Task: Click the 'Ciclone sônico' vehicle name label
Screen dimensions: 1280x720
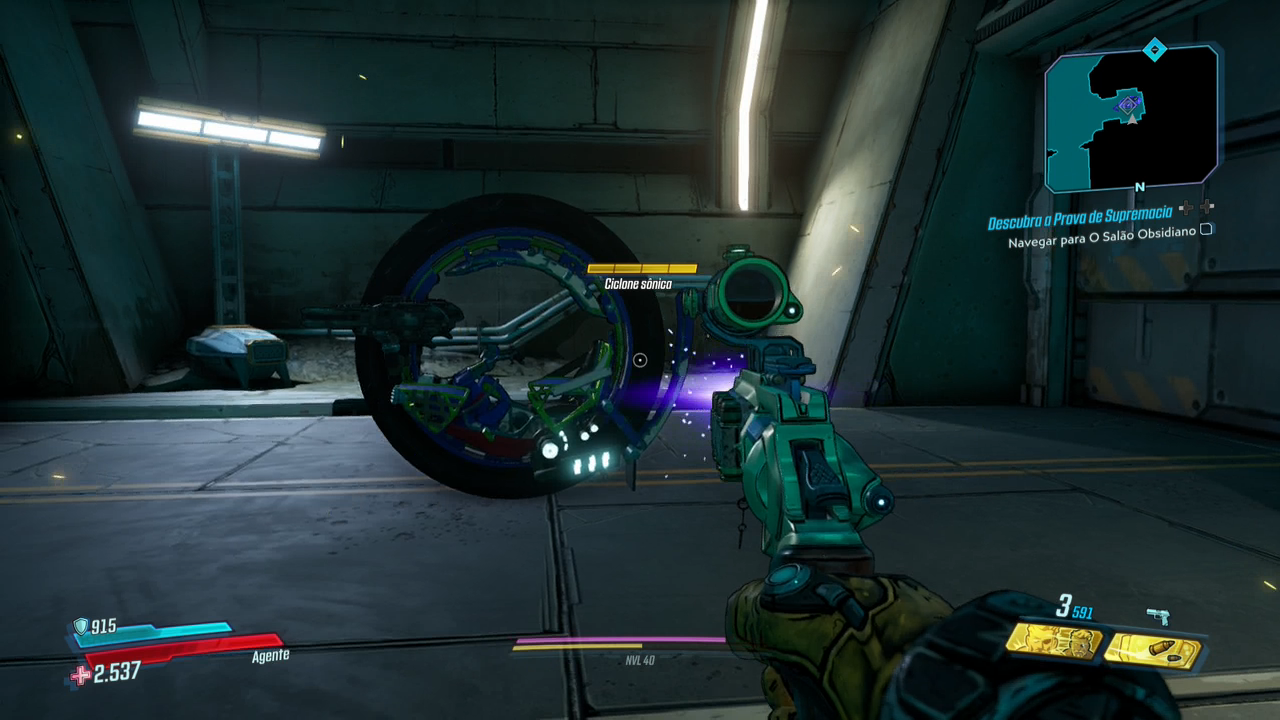Action: (638, 284)
